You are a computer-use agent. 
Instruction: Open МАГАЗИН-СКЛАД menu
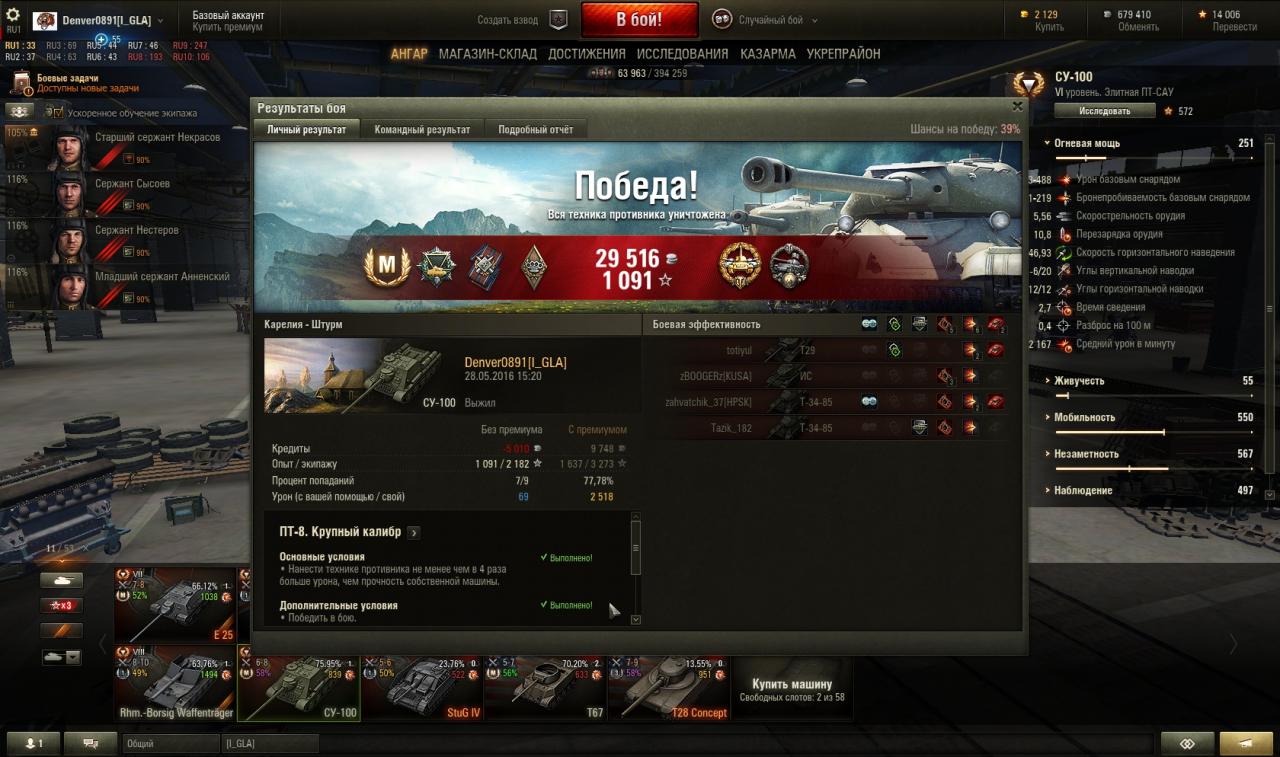point(487,54)
